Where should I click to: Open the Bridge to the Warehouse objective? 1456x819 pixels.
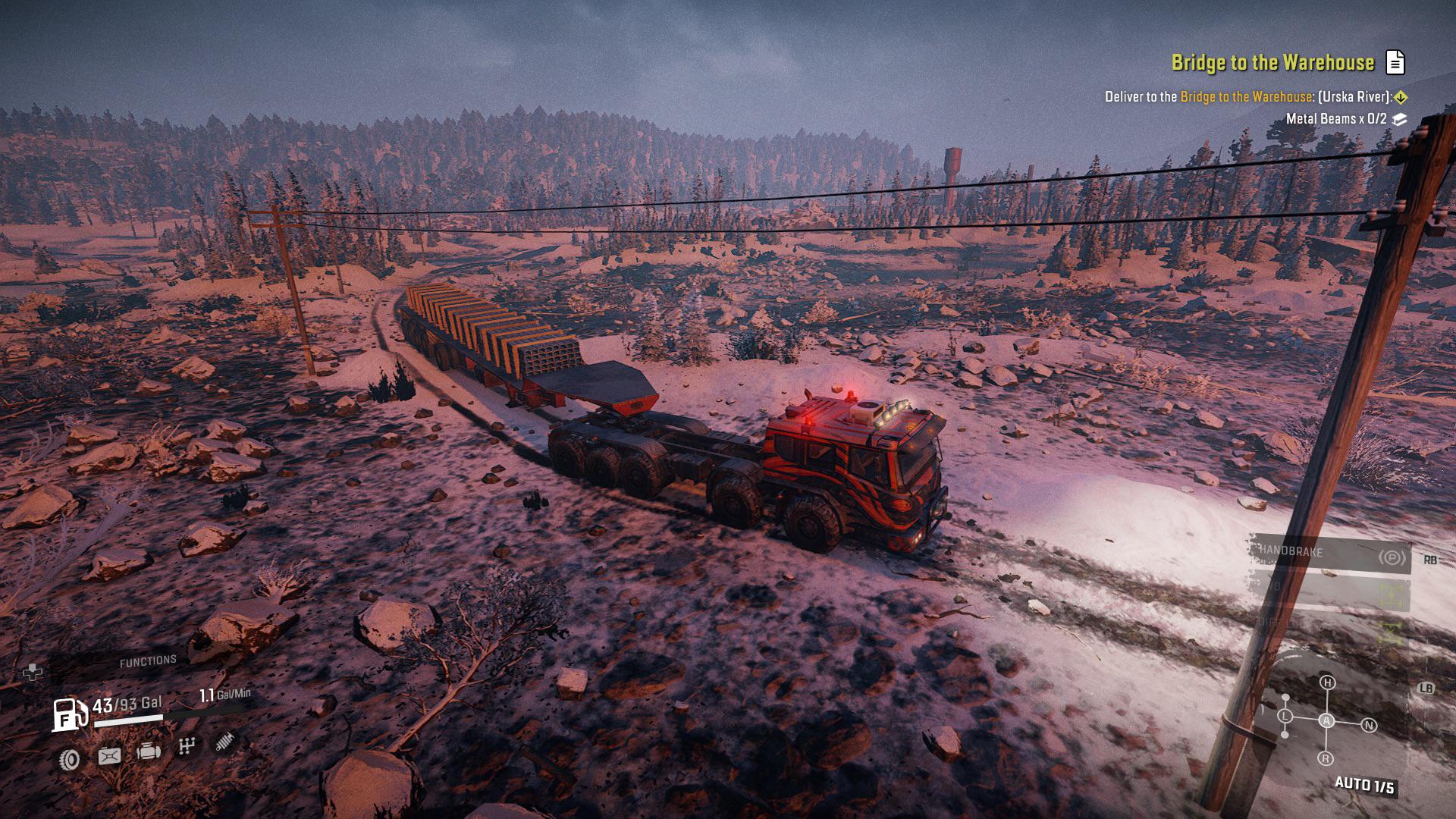pyautogui.click(x=1272, y=62)
